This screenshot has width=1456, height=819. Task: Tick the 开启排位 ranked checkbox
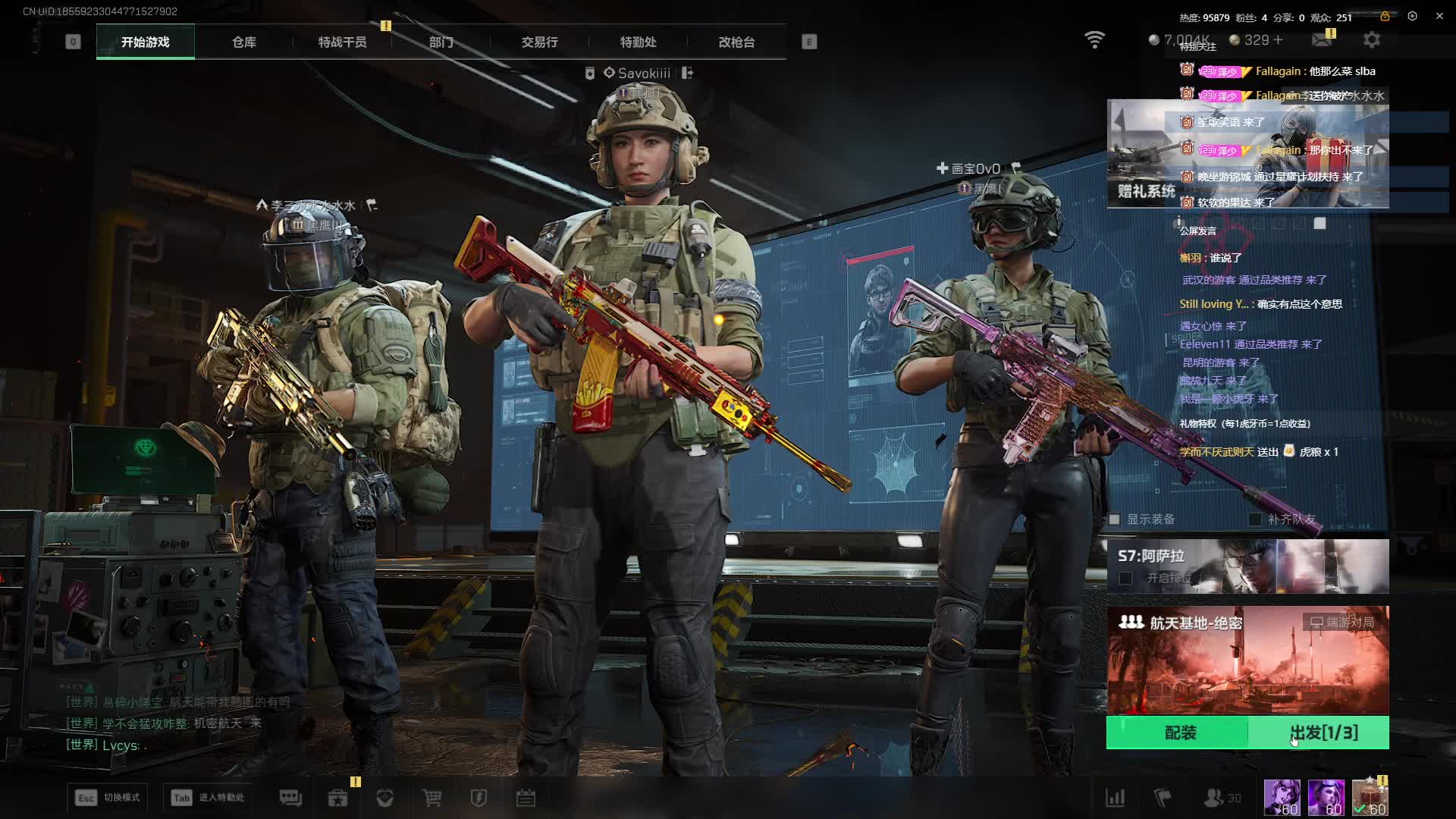click(1126, 579)
